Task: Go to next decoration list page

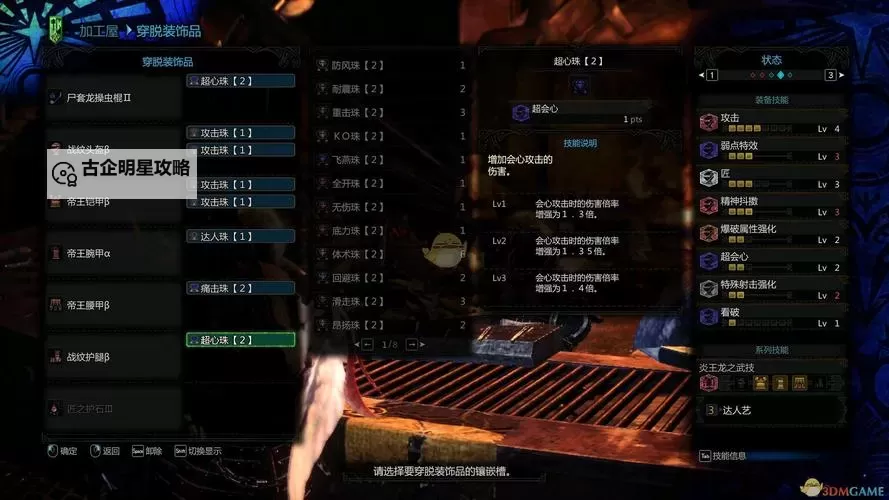Action: click(x=411, y=344)
